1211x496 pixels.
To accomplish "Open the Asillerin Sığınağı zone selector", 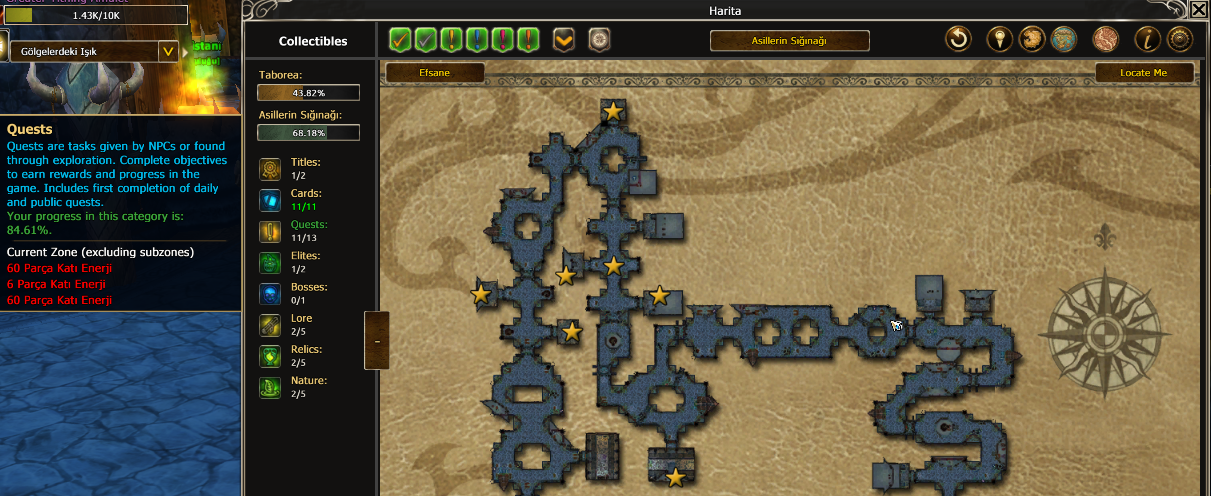I will pos(789,41).
